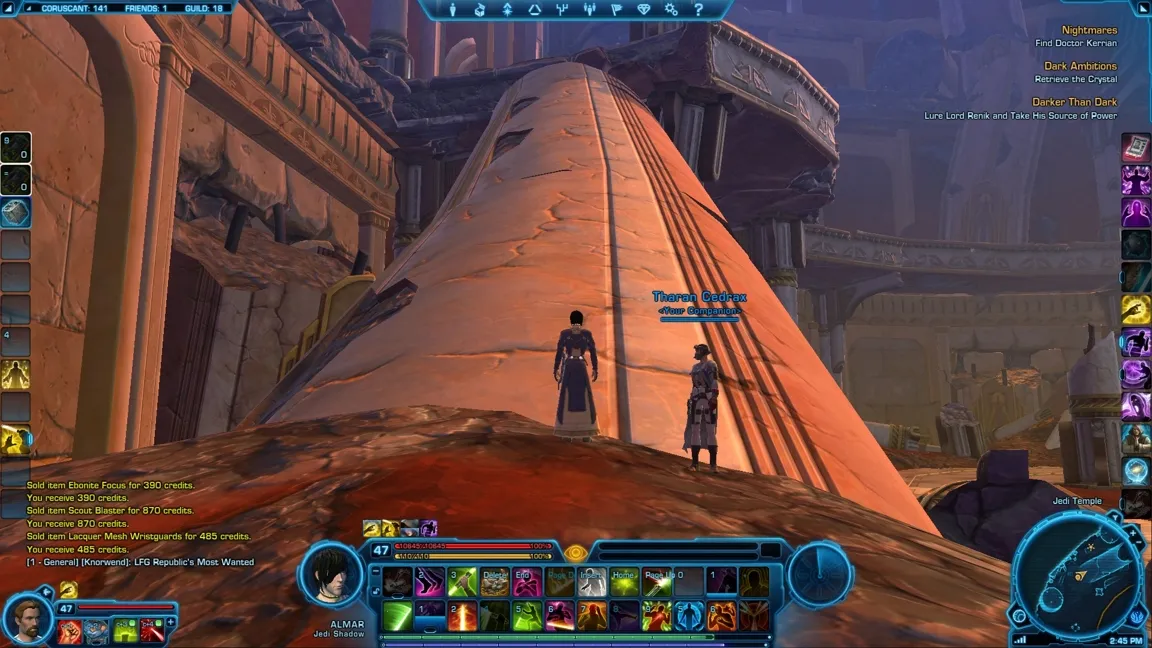Use the green saber slash ability
1152x648 pixels.
tap(397, 615)
